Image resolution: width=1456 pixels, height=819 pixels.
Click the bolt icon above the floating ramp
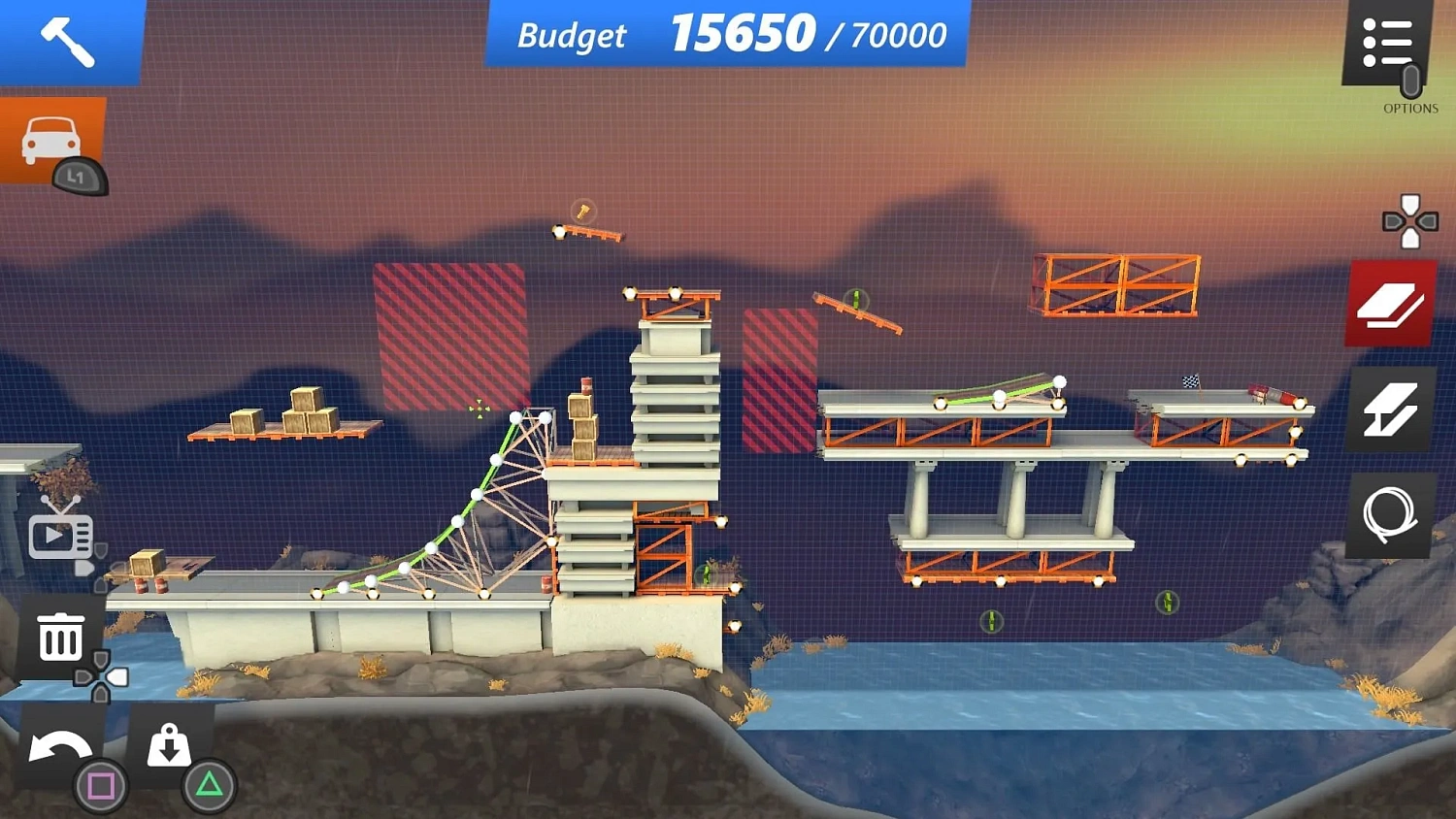click(583, 213)
